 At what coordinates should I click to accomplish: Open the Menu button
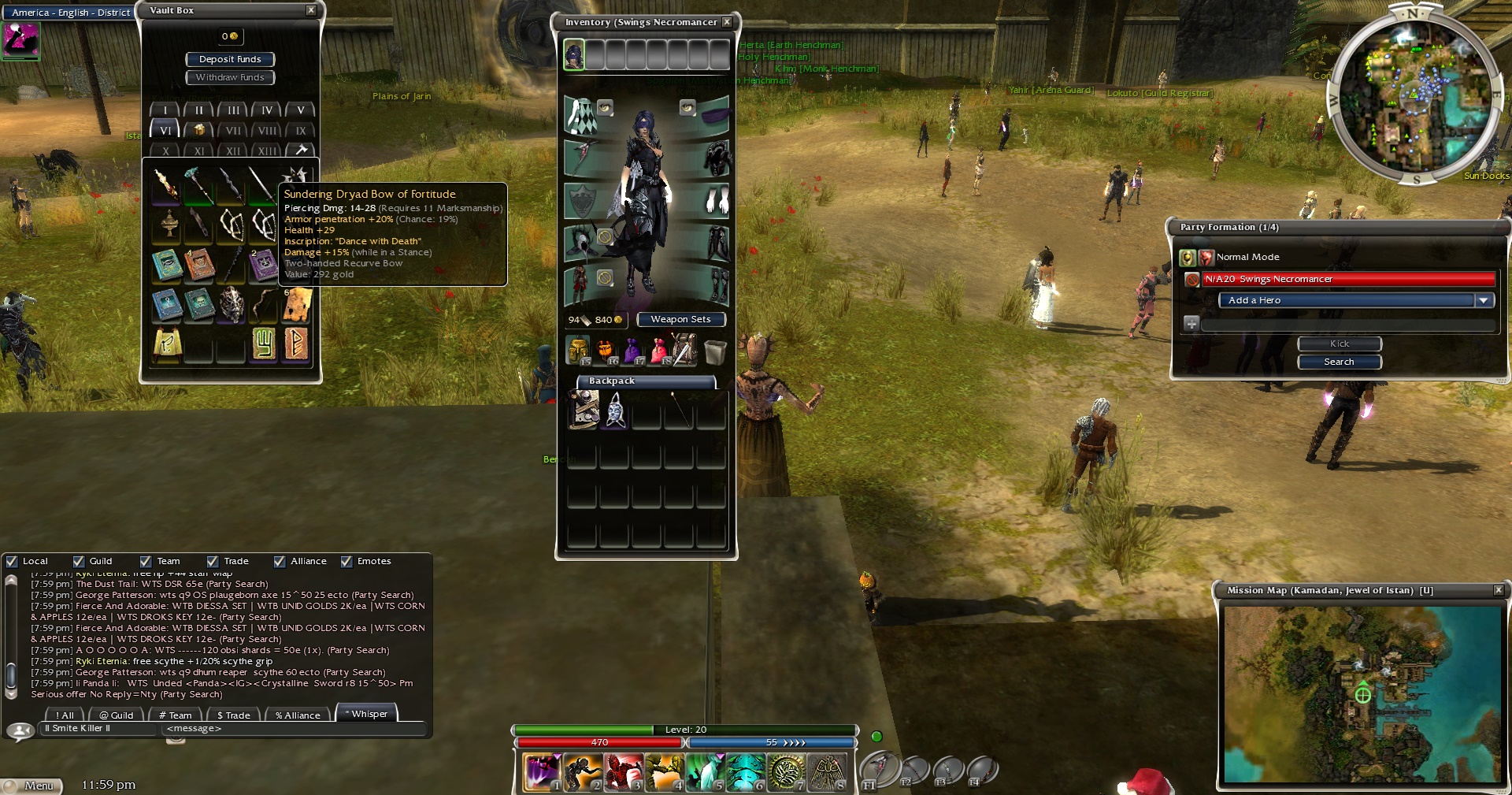(33, 786)
